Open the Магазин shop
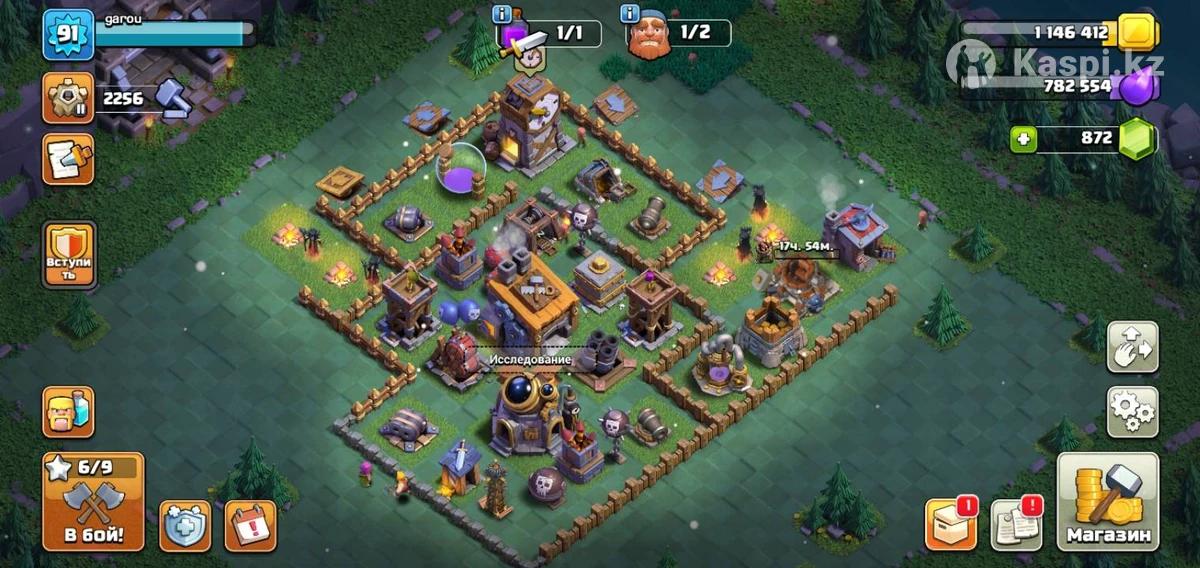Viewport: 1200px width, 568px height. [1108, 502]
